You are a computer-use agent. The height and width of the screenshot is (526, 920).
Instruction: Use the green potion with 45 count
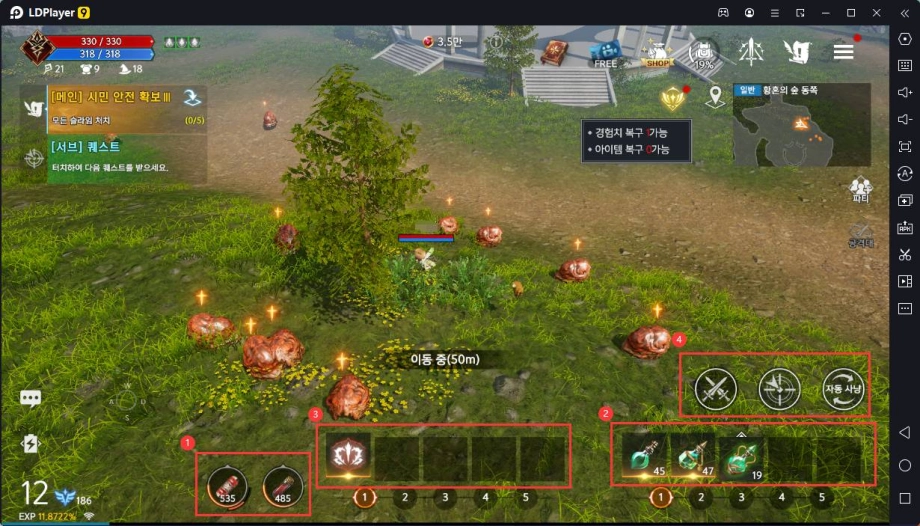click(643, 457)
